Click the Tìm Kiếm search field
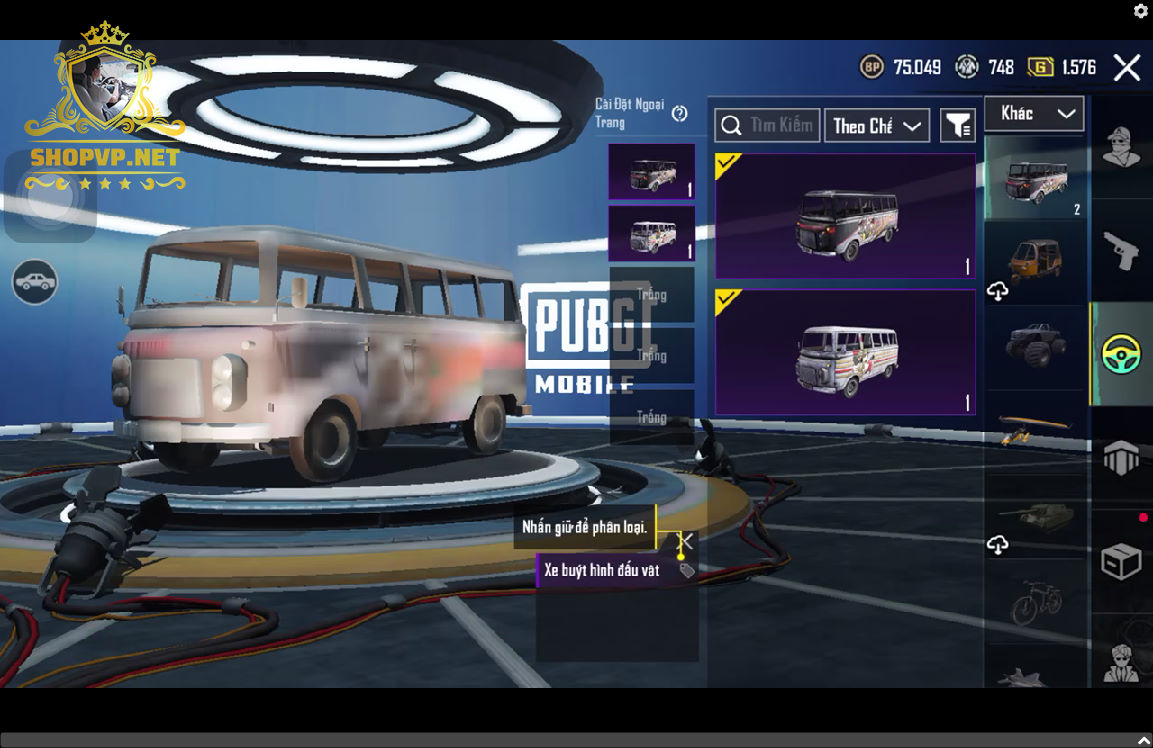Screen dimensions: 1153x748 pos(767,126)
